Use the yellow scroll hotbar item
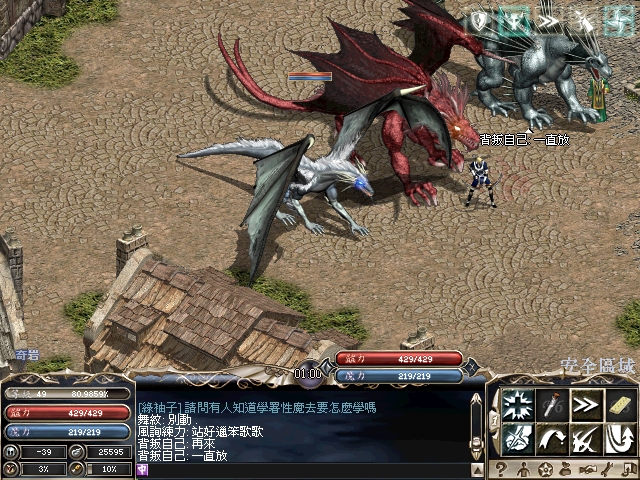 coord(619,404)
